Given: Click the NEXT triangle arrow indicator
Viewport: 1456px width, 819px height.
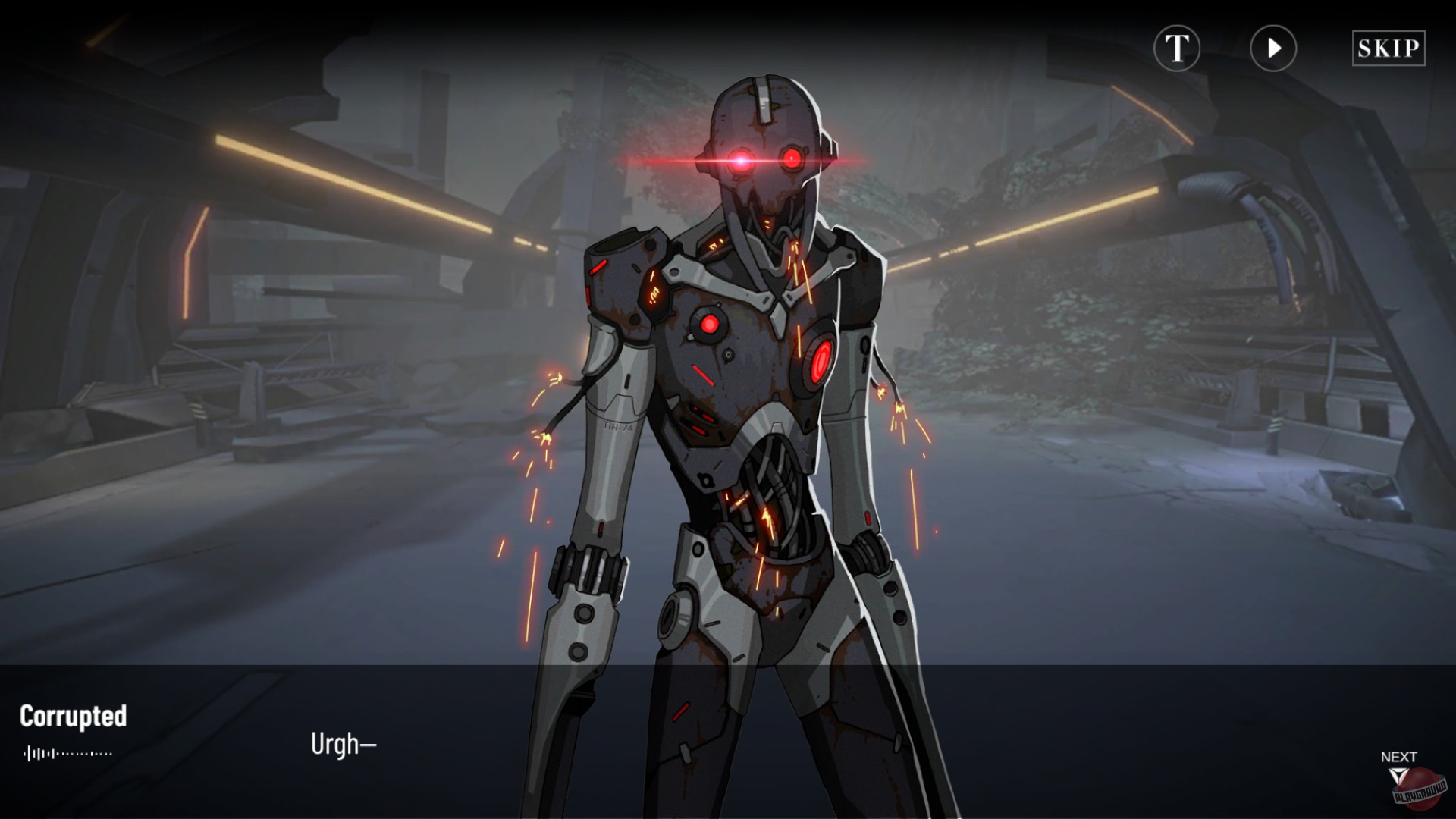Looking at the screenshot, I should [x=1400, y=773].
